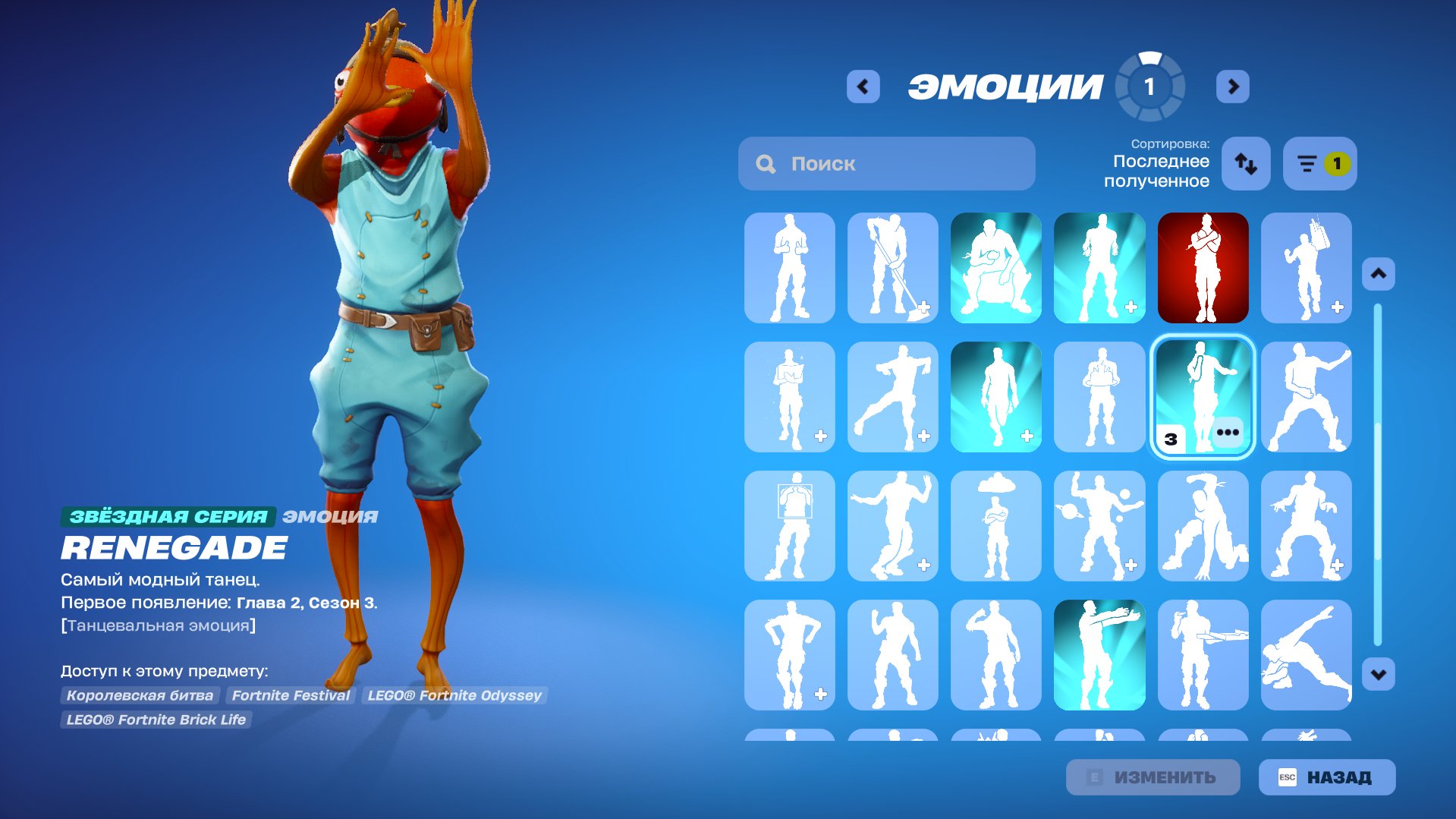
Task: Click the magnifier icon in the search bar
Action: tap(766, 162)
